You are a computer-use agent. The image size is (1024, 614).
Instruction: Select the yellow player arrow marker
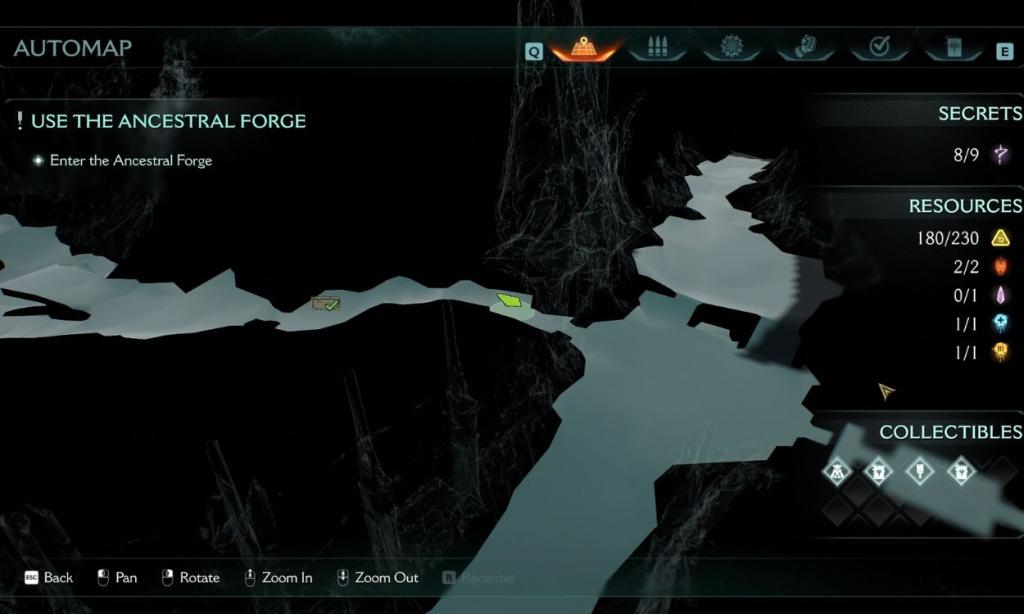(x=886, y=391)
